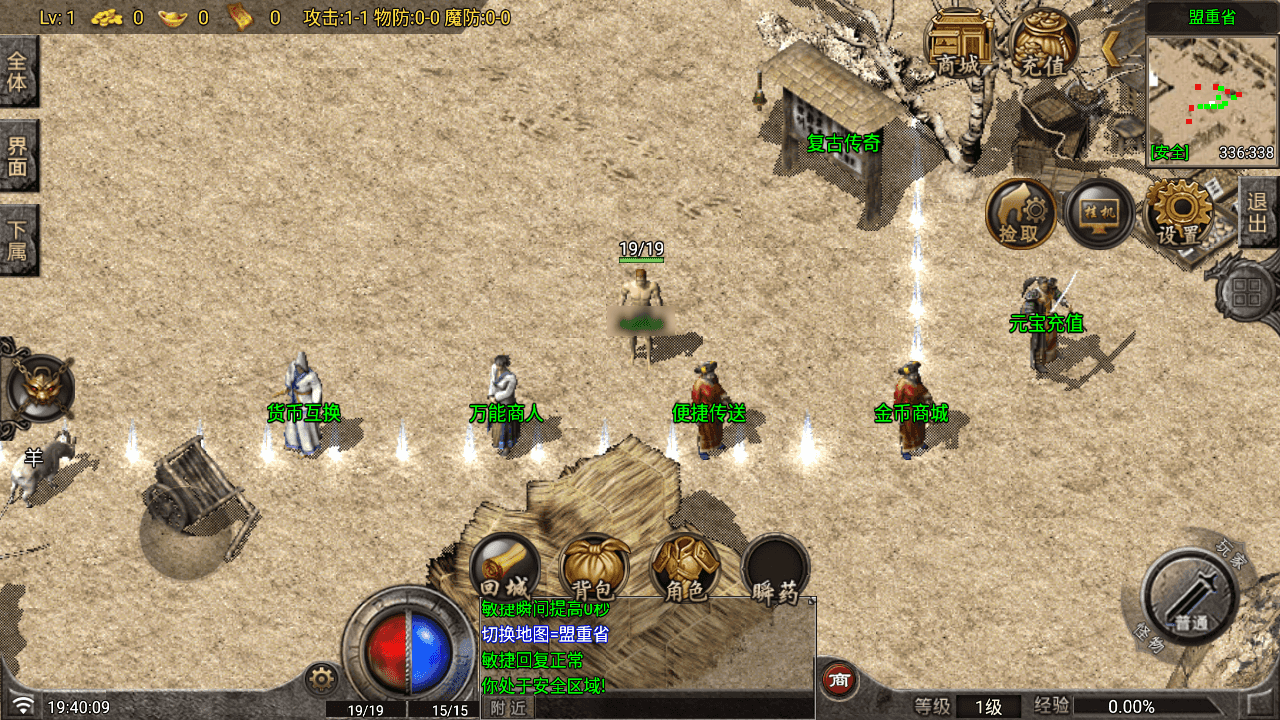The height and width of the screenshot is (720, 1280).
Task: Open the 商城 shop
Action: [958, 45]
